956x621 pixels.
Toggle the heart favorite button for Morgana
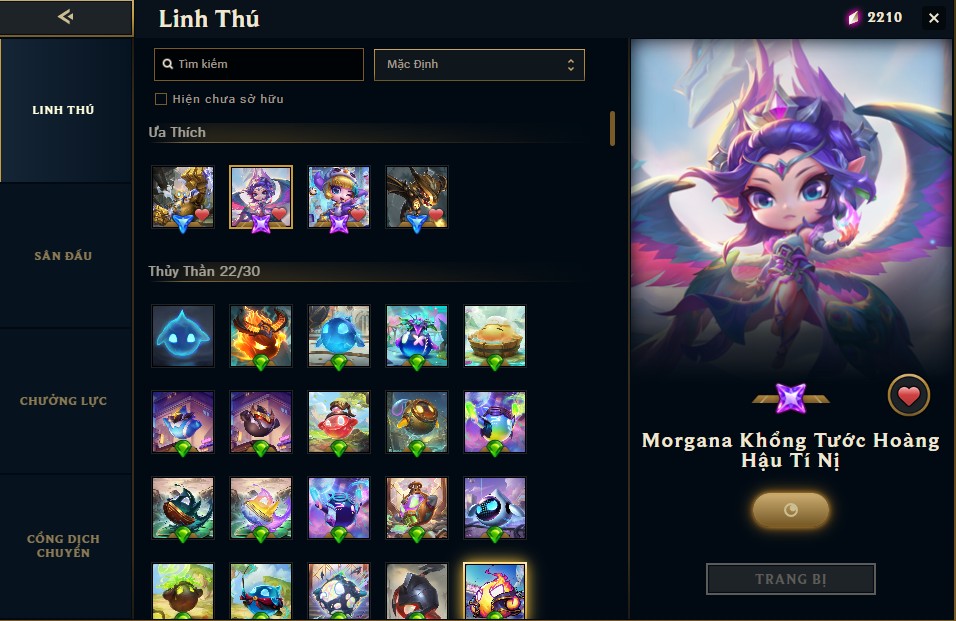click(908, 397)
